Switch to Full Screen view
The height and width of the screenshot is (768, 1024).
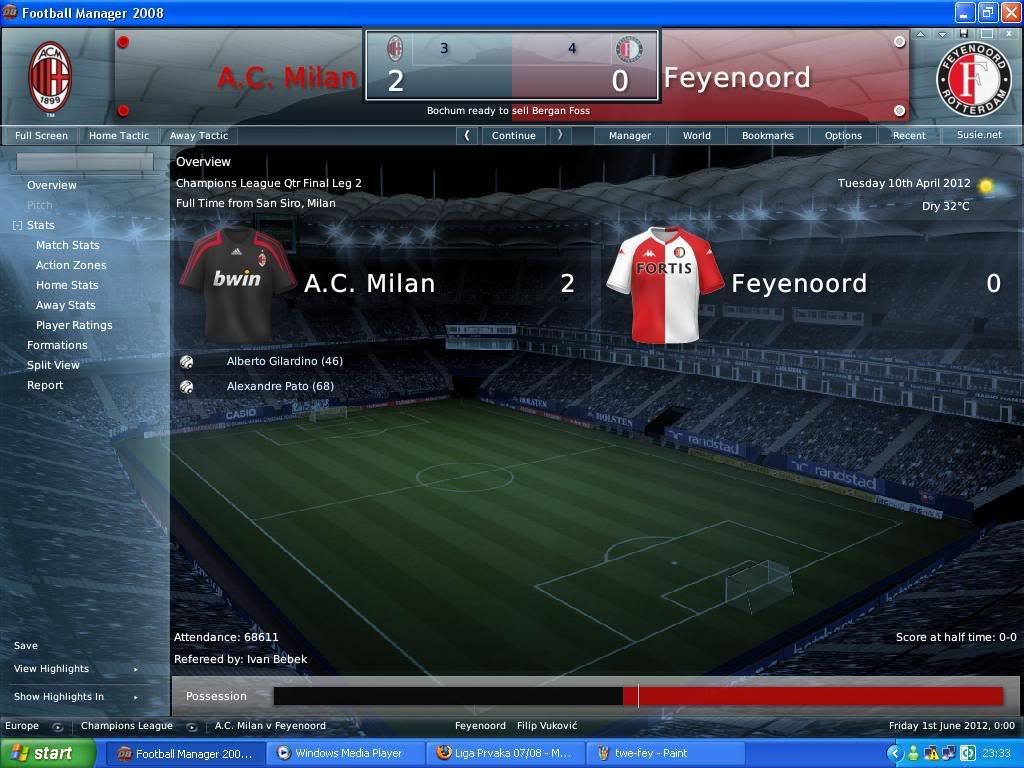coord(42,135)
